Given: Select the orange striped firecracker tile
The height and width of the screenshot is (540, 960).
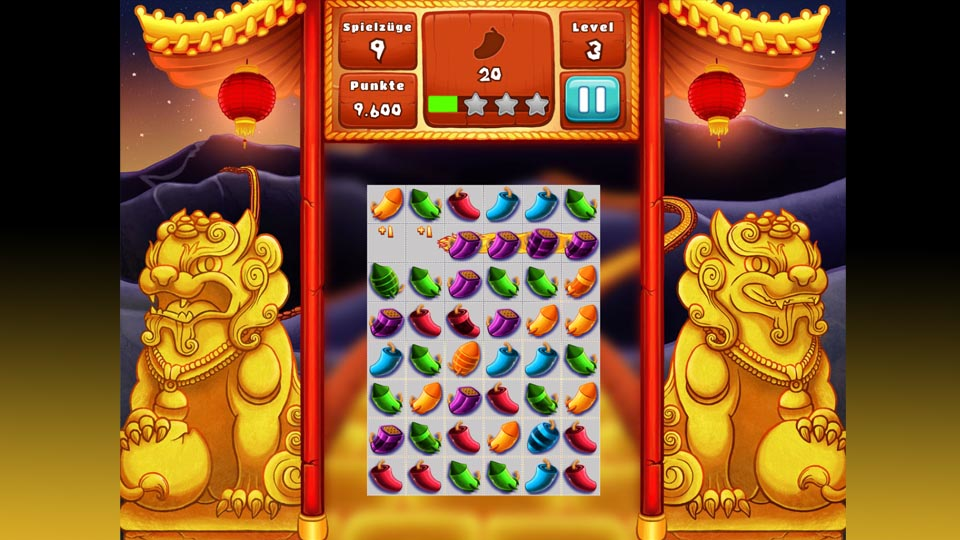Looking at the screenshot, I should click(463, 358).
